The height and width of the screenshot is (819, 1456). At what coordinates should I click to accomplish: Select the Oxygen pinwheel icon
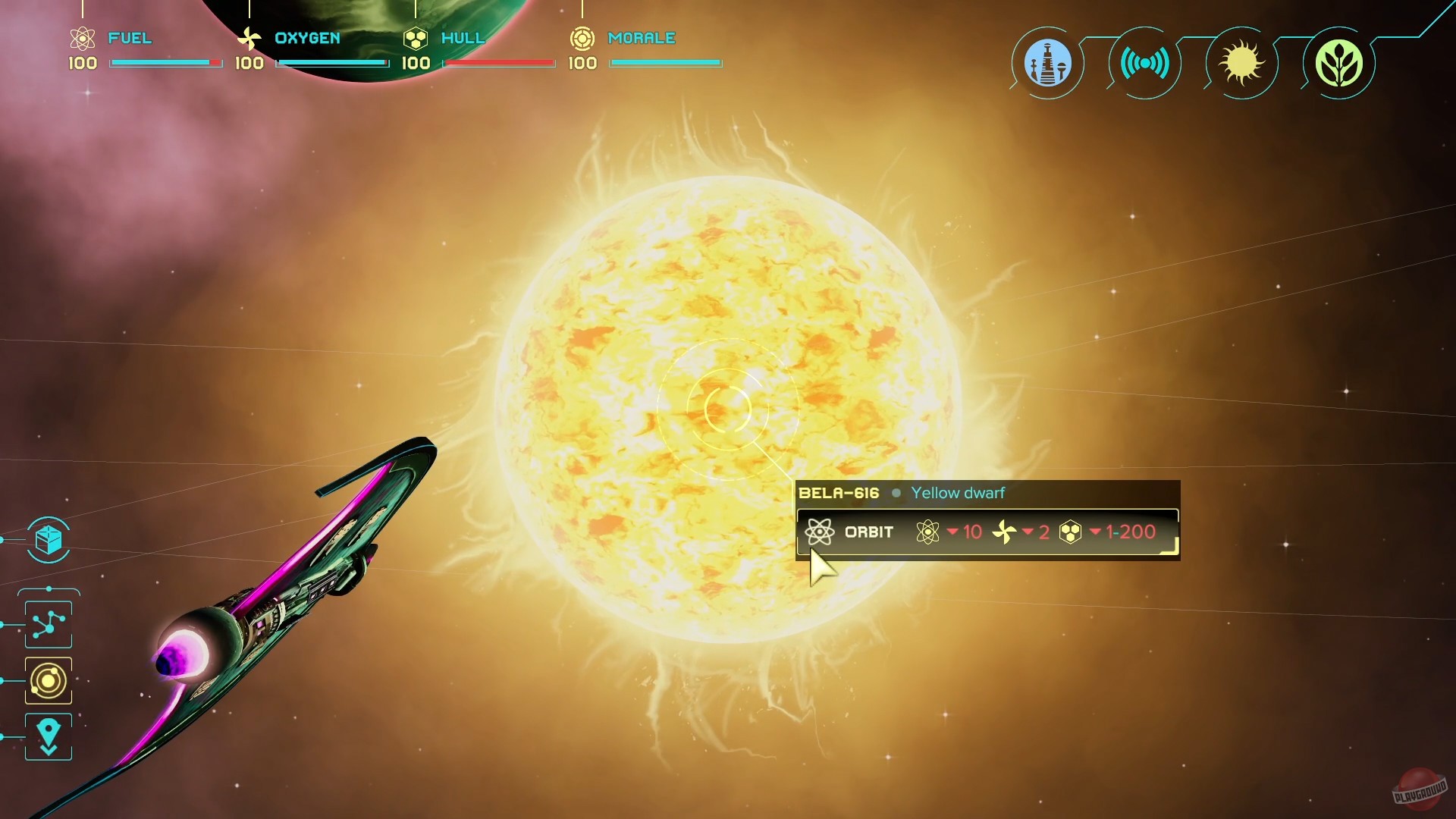click(249, 38)
